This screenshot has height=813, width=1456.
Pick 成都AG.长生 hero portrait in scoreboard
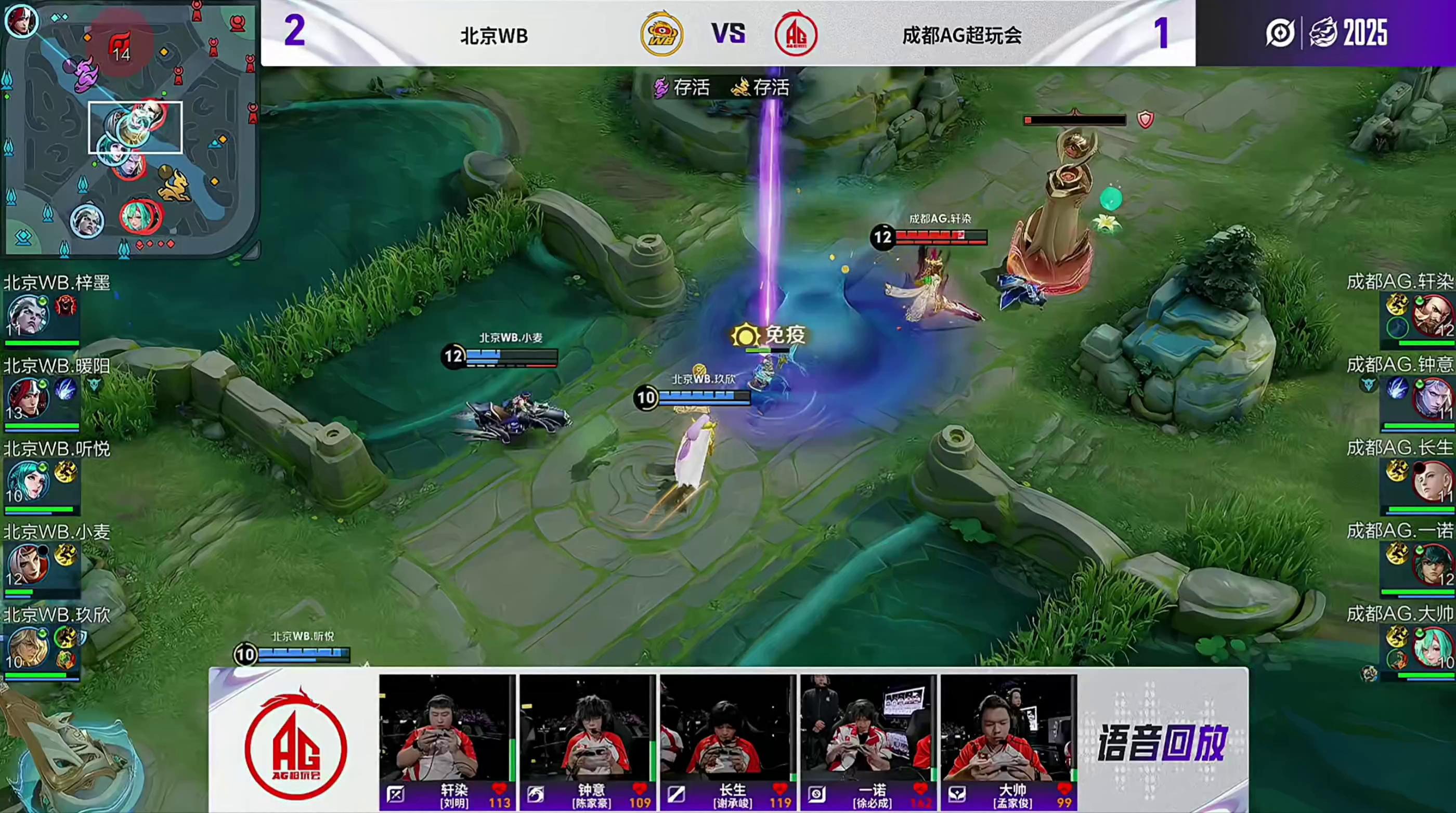pyautogui.click(x=1431, y=481)
